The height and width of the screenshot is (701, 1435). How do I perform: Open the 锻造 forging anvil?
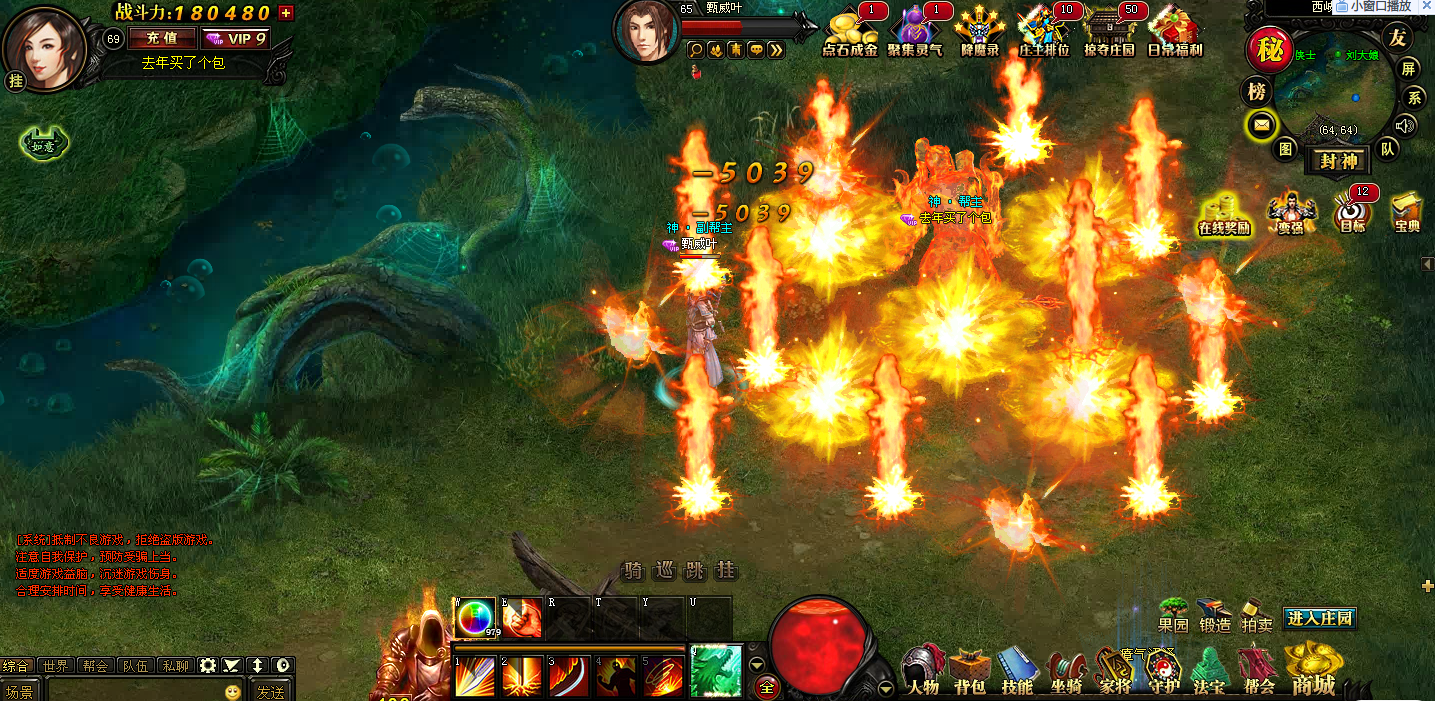(x=1215, y=615)
